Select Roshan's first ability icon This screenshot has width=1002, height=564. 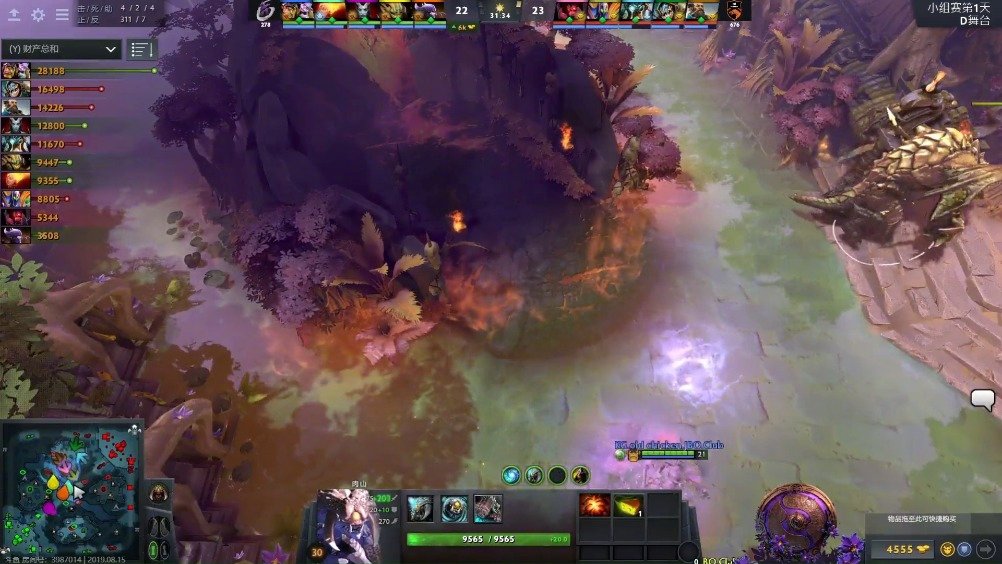tap(420, 508)
